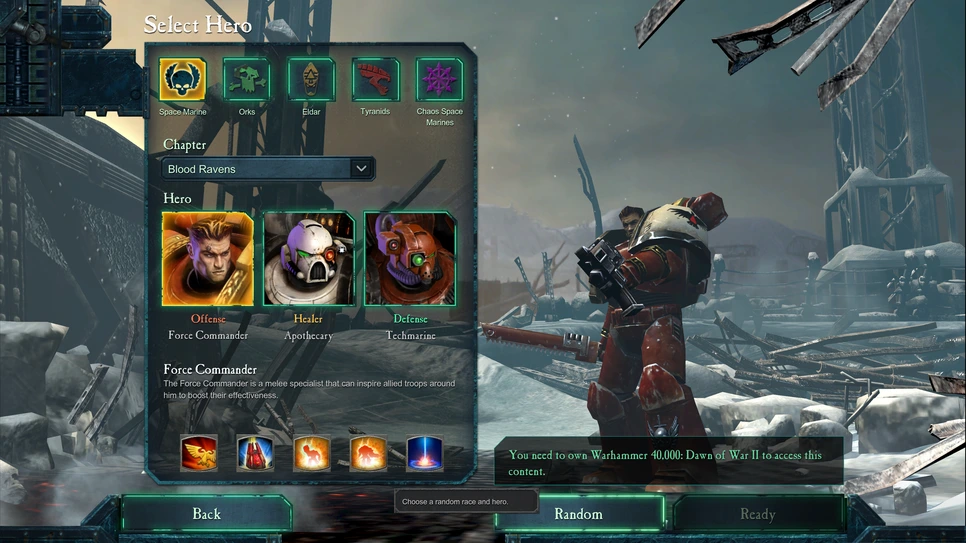Click the Ready button

pos(757,514)
